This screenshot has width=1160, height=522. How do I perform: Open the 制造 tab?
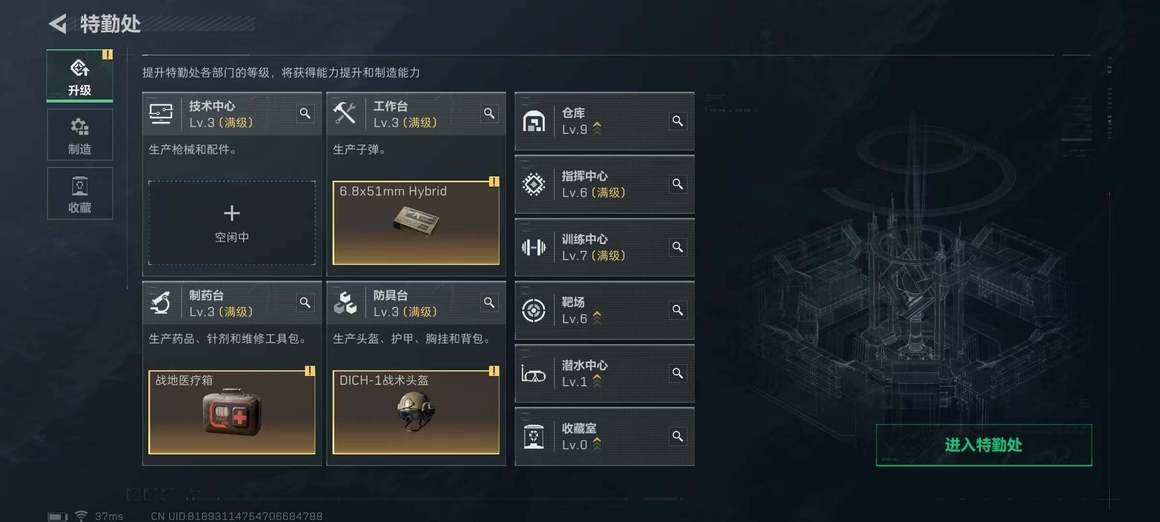[79, 135]
